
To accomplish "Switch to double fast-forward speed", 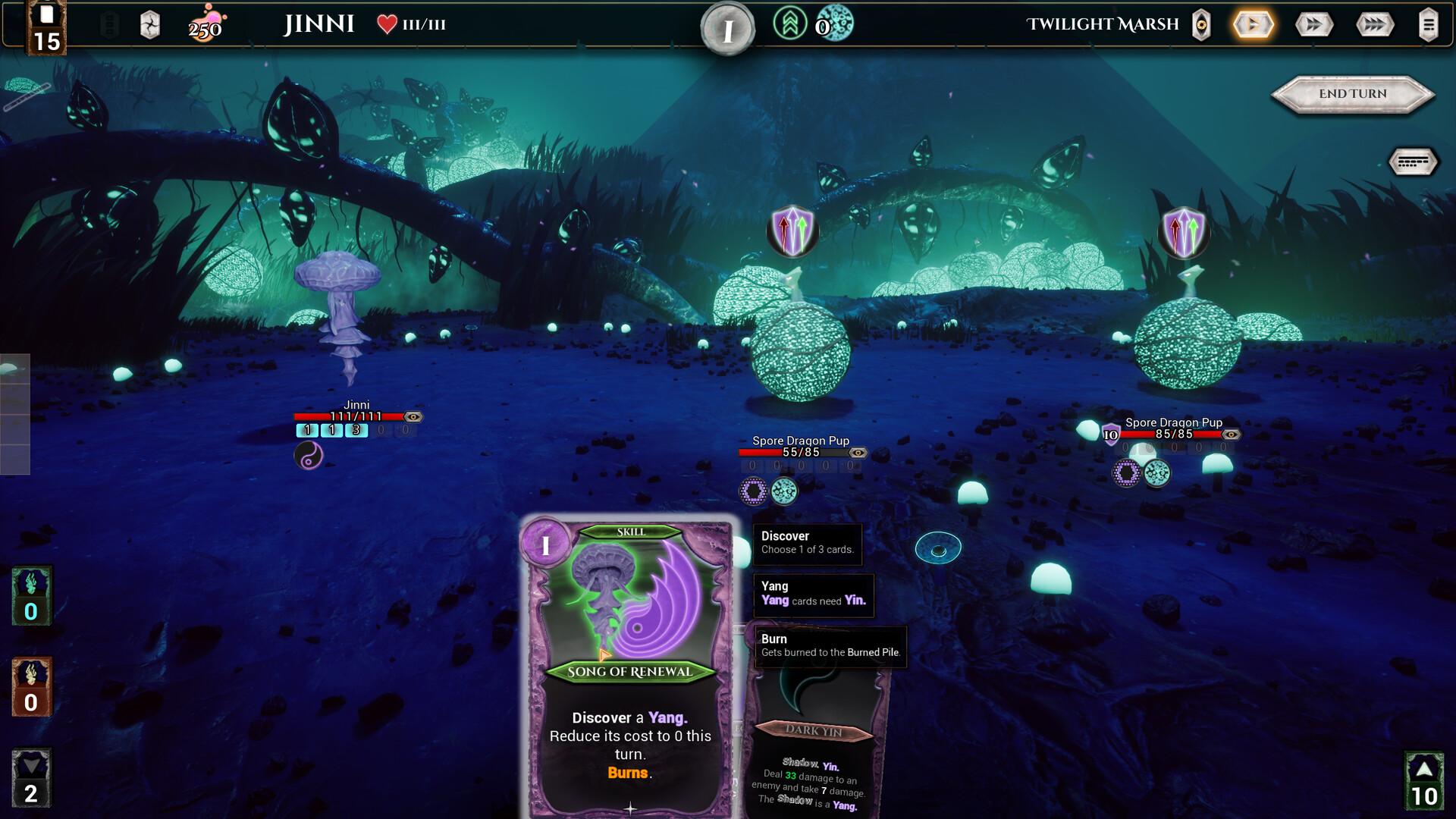I will tap(1313, 25).
